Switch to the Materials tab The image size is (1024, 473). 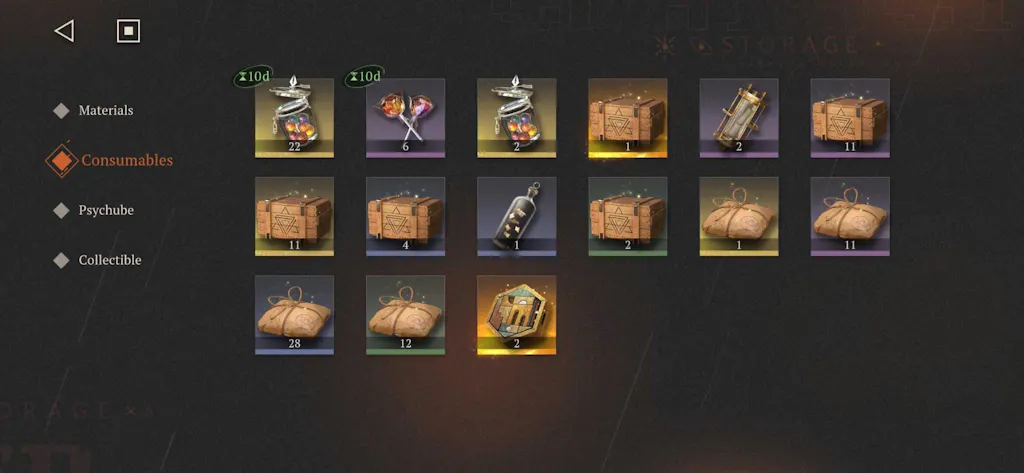tap(105, 110)
